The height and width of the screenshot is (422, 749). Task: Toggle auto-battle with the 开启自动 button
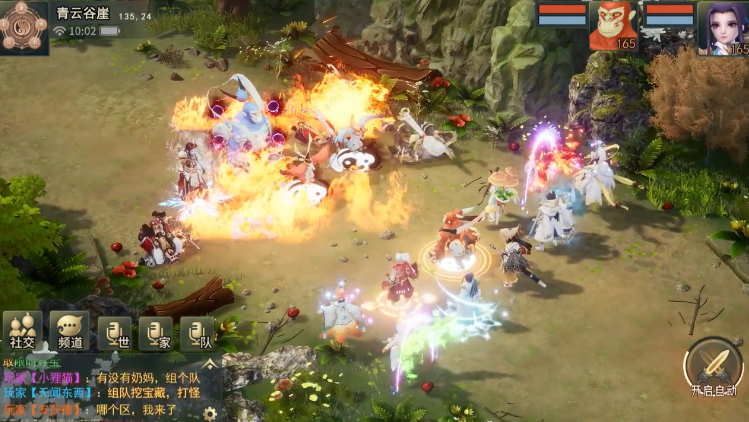[711, 365]
